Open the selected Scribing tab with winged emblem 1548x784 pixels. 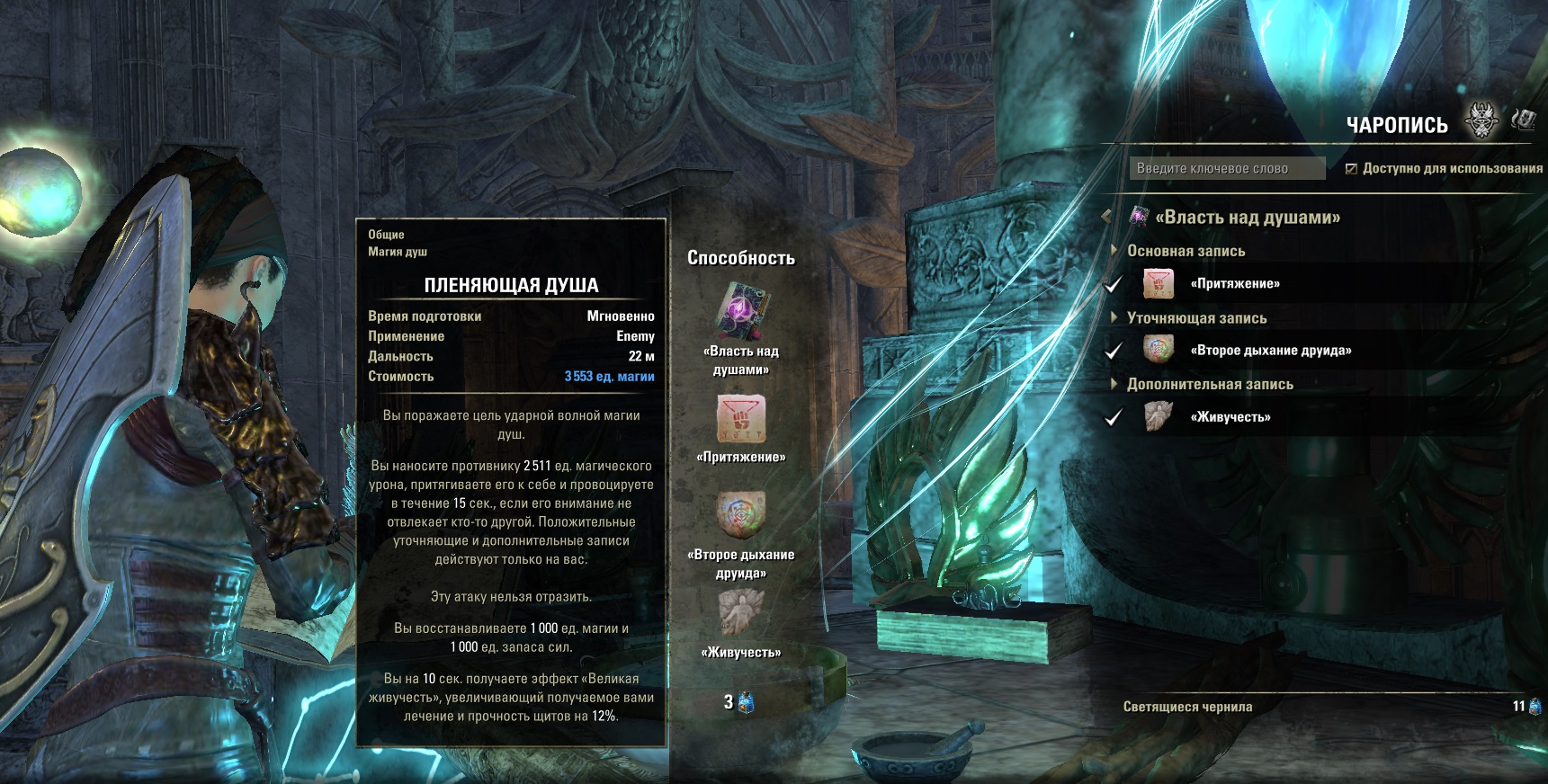pos(1481,121)
